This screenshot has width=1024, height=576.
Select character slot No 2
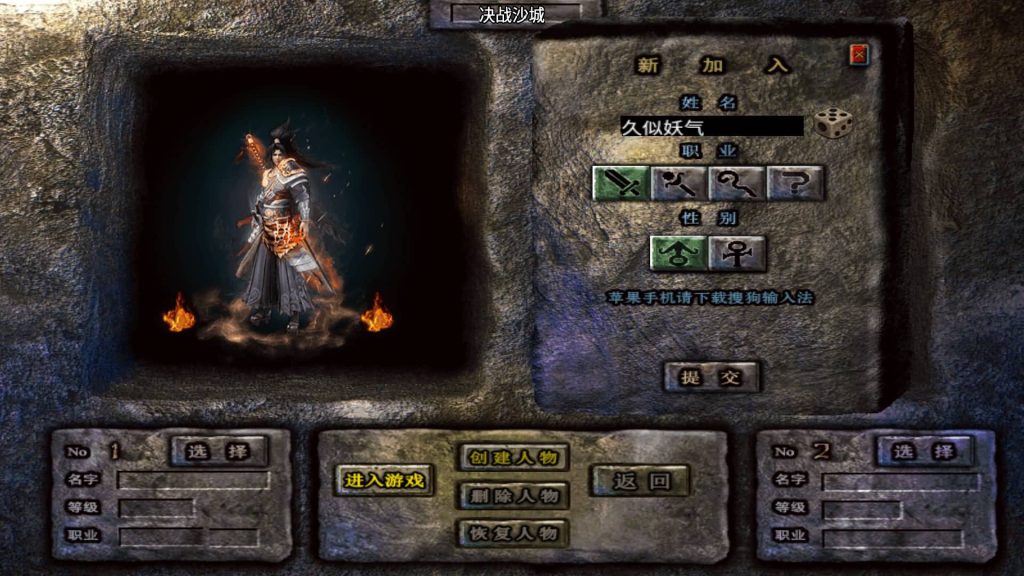(x=924, y=451)
